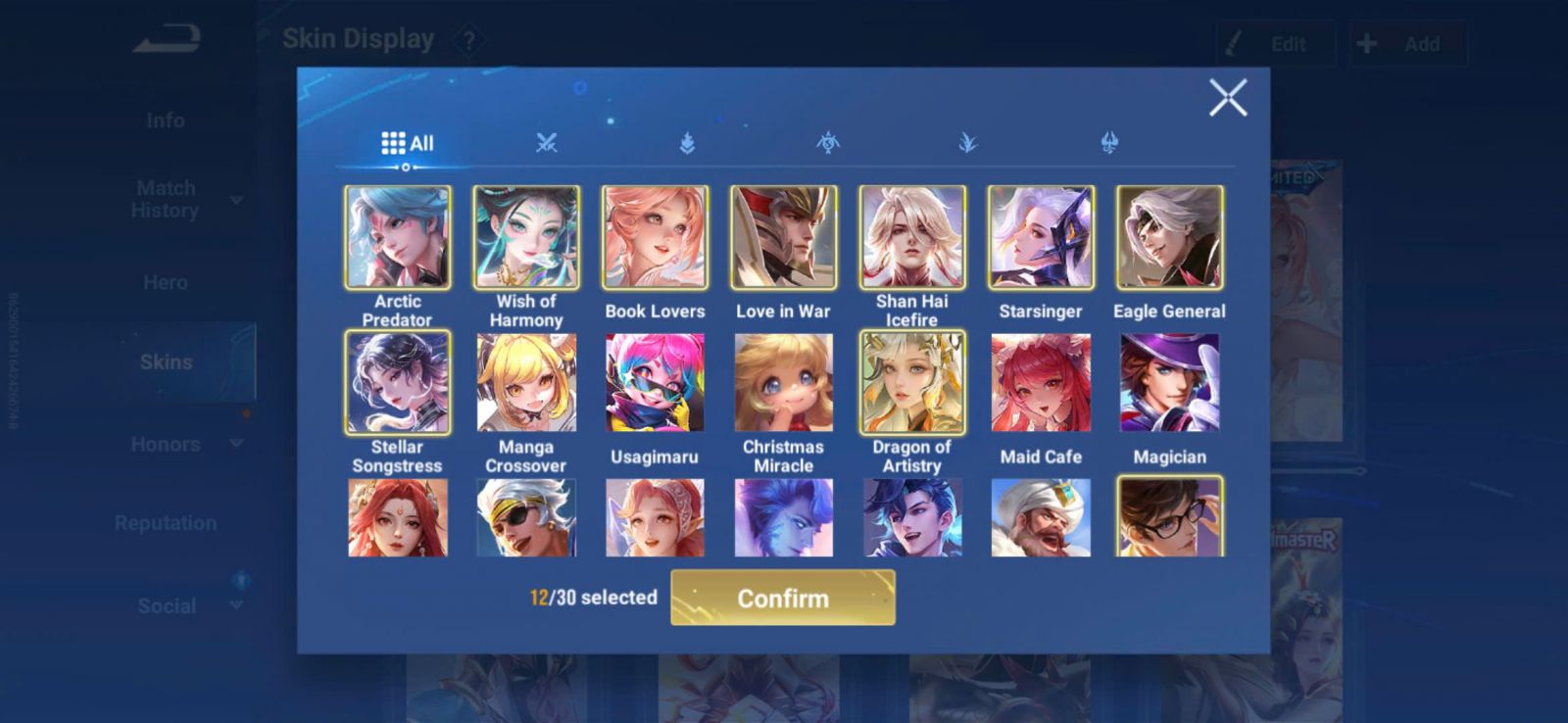
Task: Toggle the Love in War skin
Action: point(783,238)
